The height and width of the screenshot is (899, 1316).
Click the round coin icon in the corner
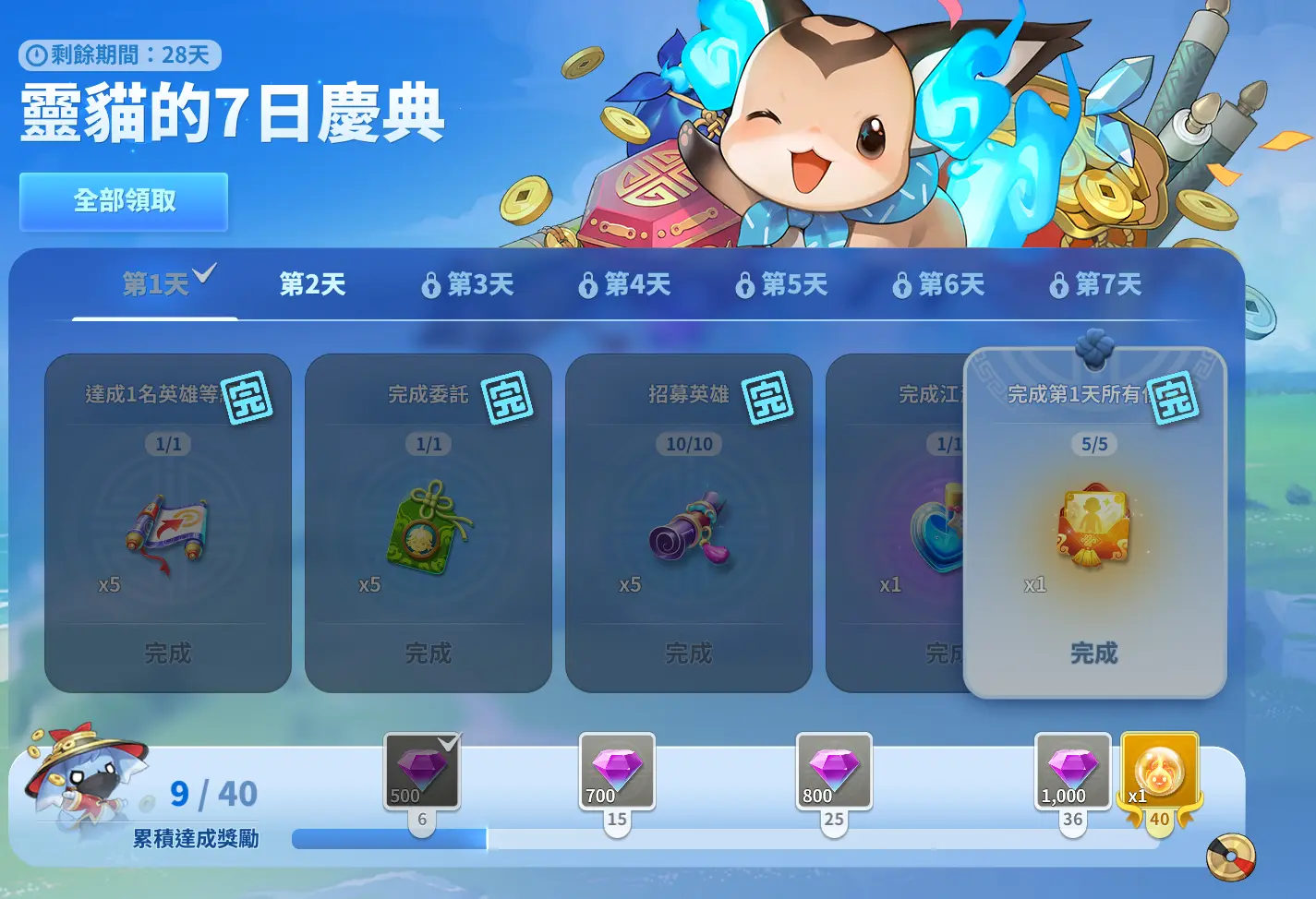(1231, 857)
